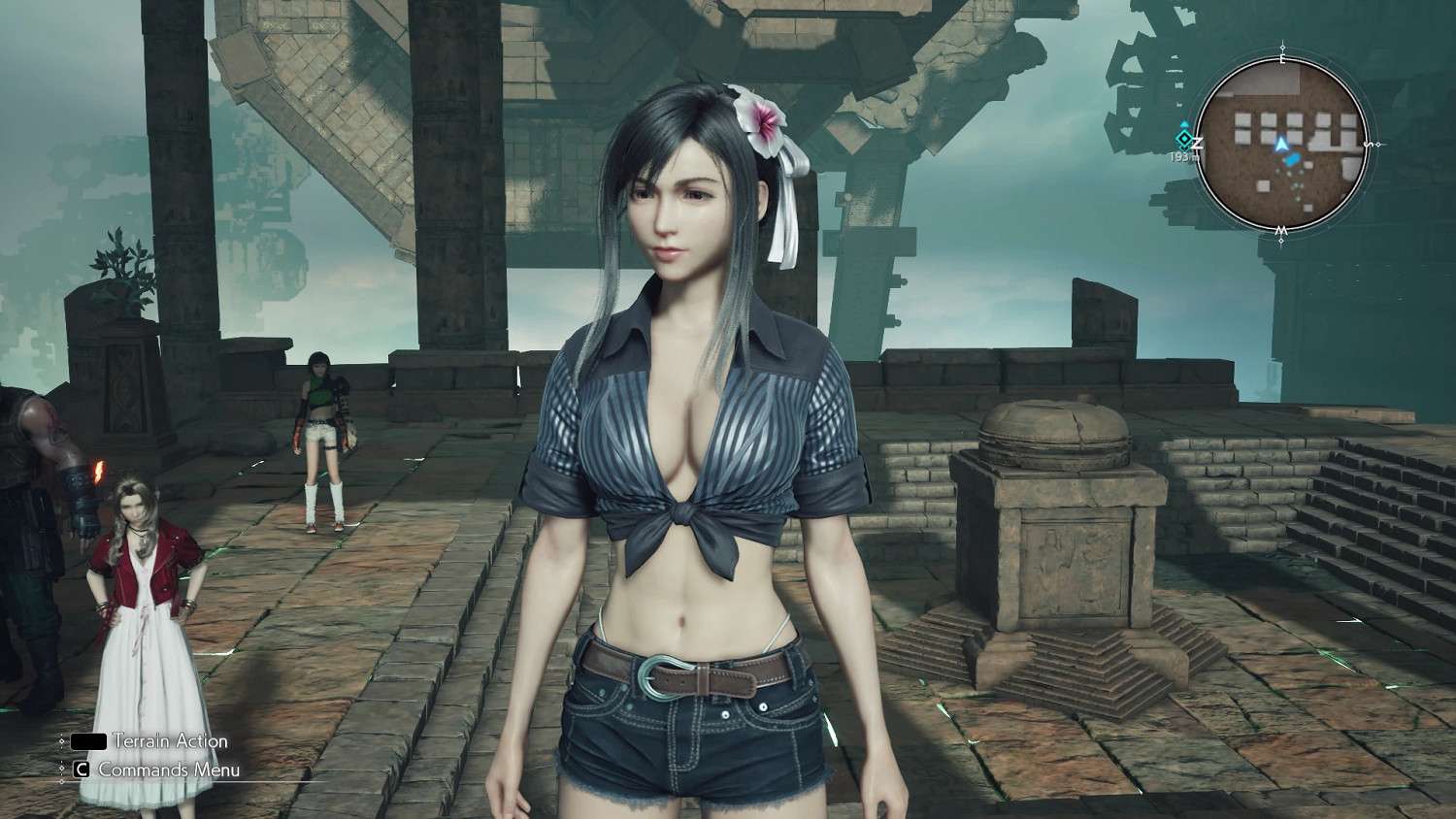Click the right-side compass tick near S
This screenshot has width=1456, height=819.
1378,143
